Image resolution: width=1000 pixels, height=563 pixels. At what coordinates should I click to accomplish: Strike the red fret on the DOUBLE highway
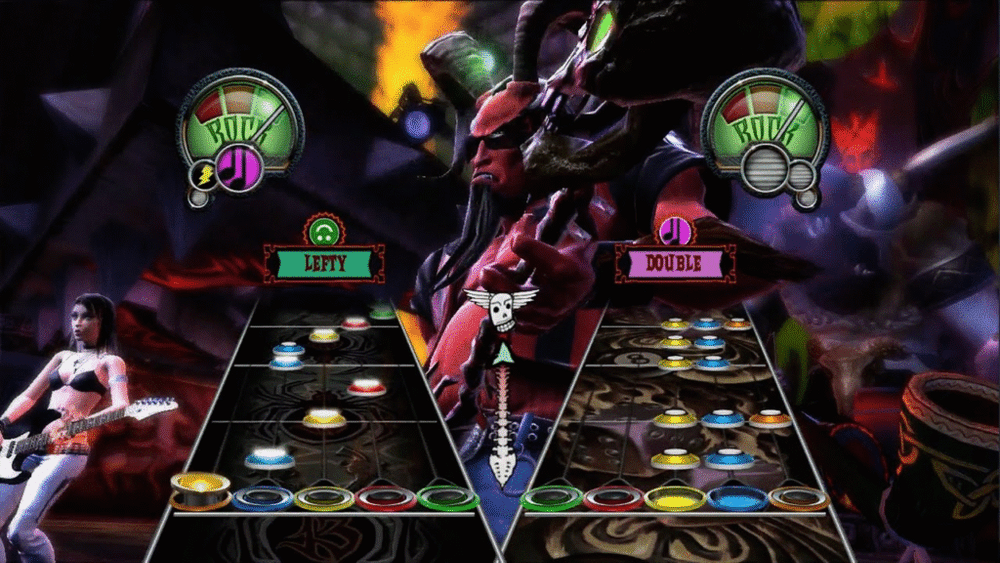tap(613, 497)
